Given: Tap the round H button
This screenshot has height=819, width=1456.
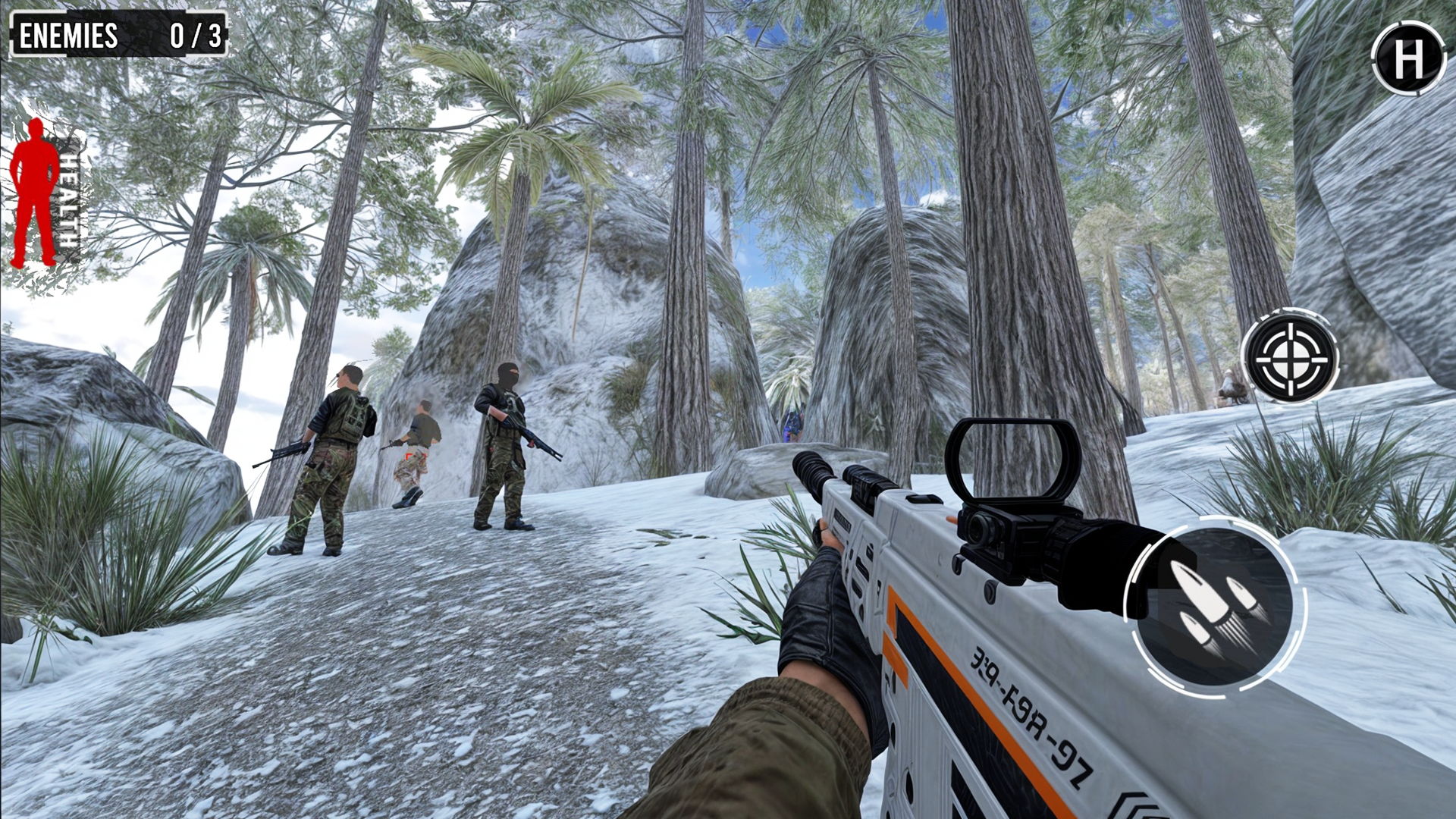Looking at the screenshot, I should [1408, 58].
